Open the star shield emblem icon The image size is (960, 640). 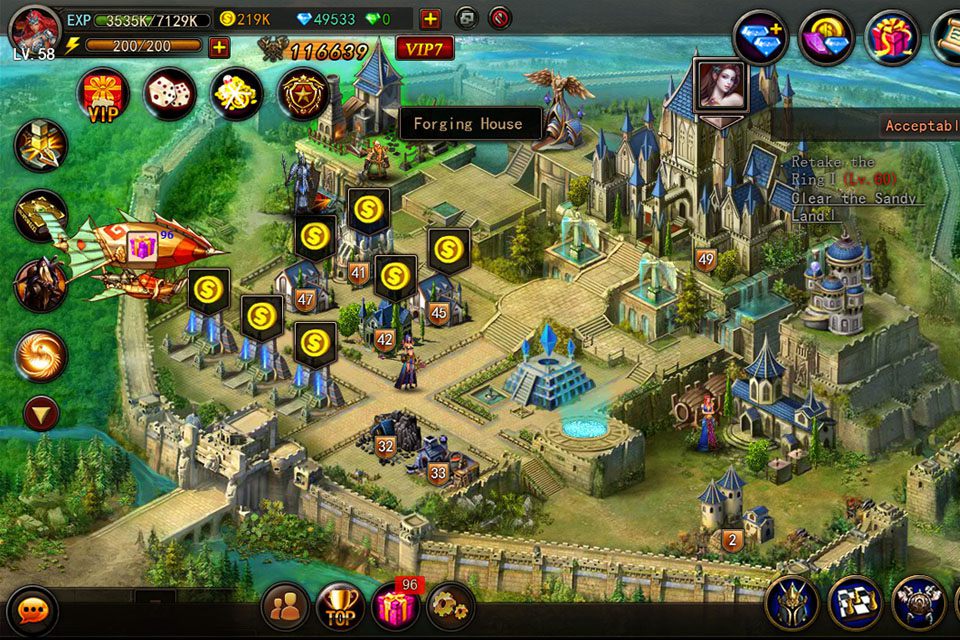(303, 95)
